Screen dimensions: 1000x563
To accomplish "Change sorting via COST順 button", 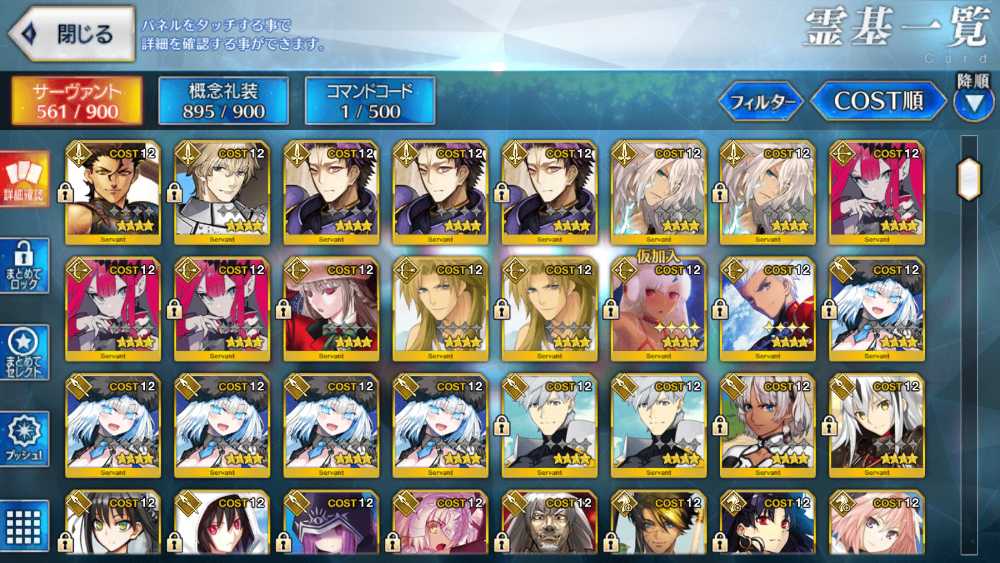I will click(877, 101).
